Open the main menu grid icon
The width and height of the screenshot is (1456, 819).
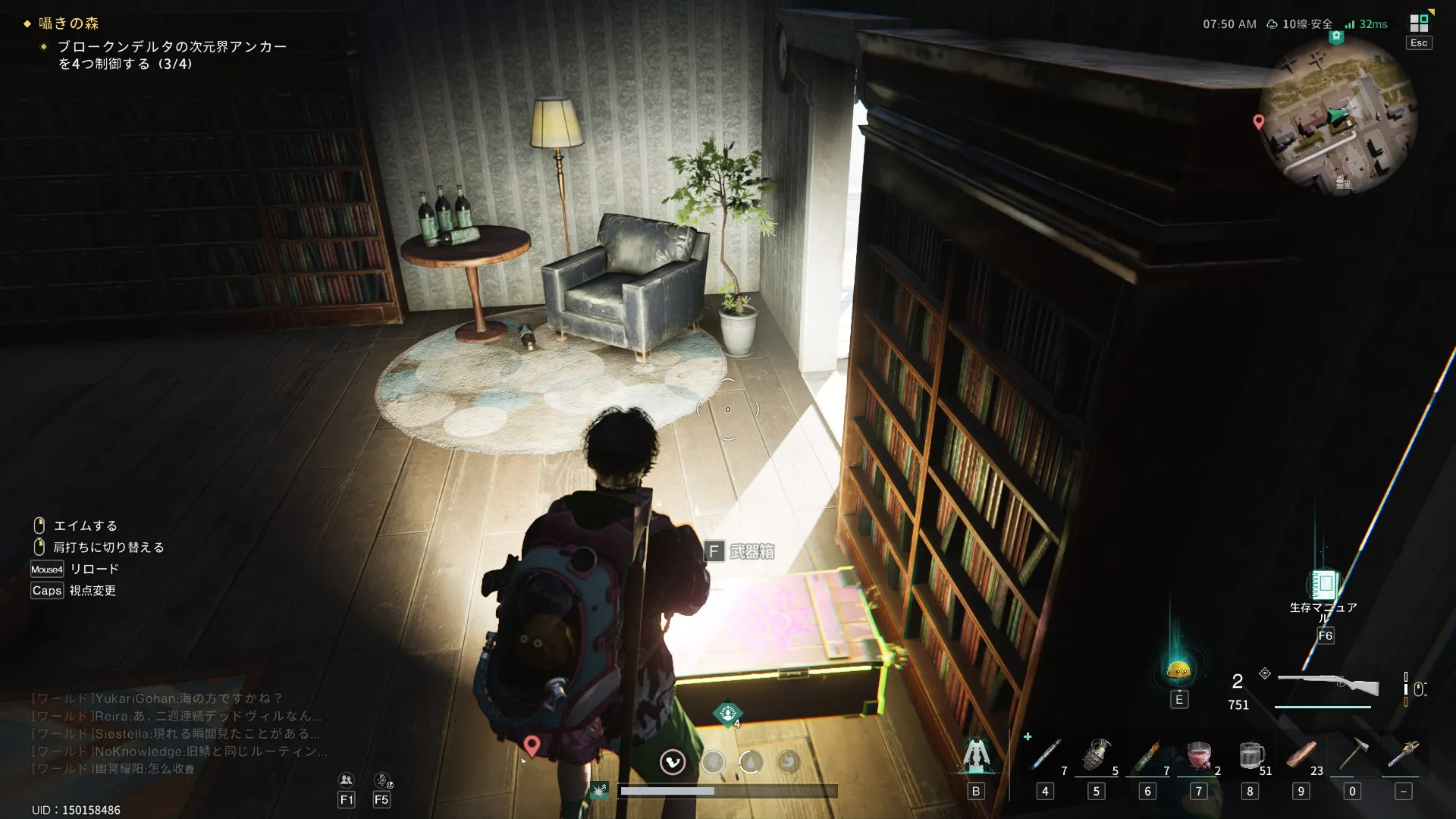click(x=1418, y=23)
